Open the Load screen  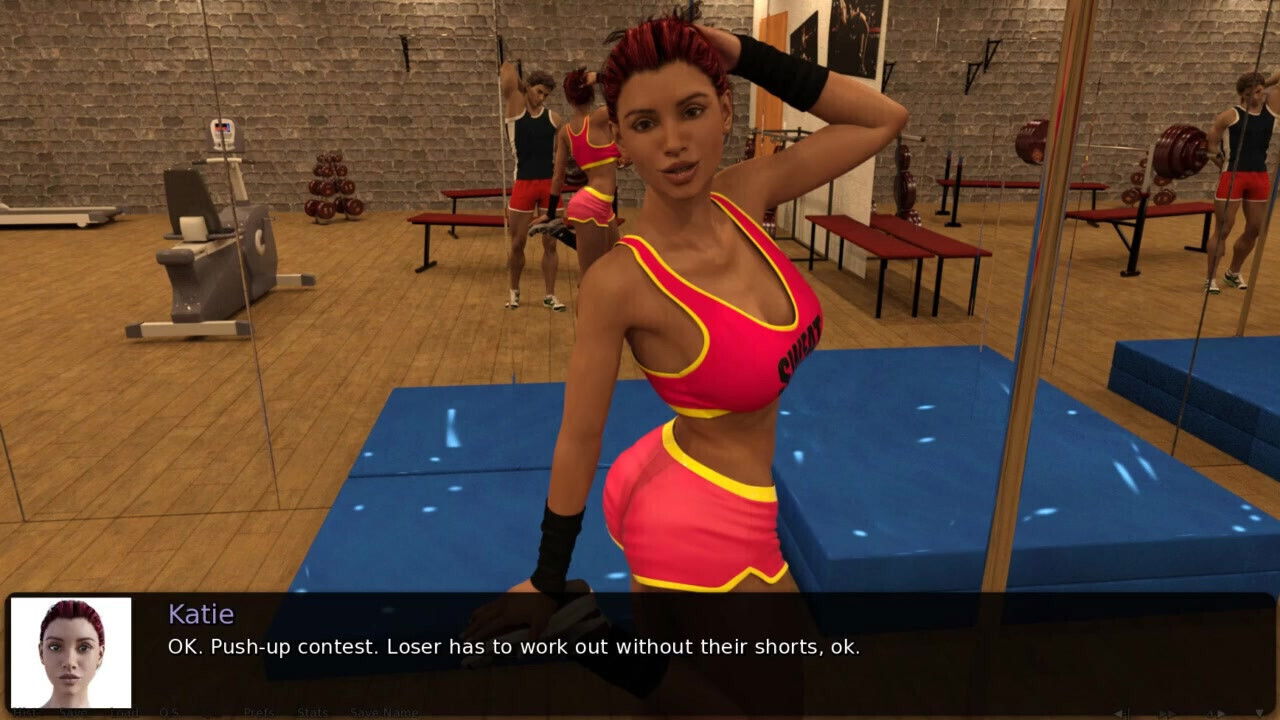click(125, 712)
